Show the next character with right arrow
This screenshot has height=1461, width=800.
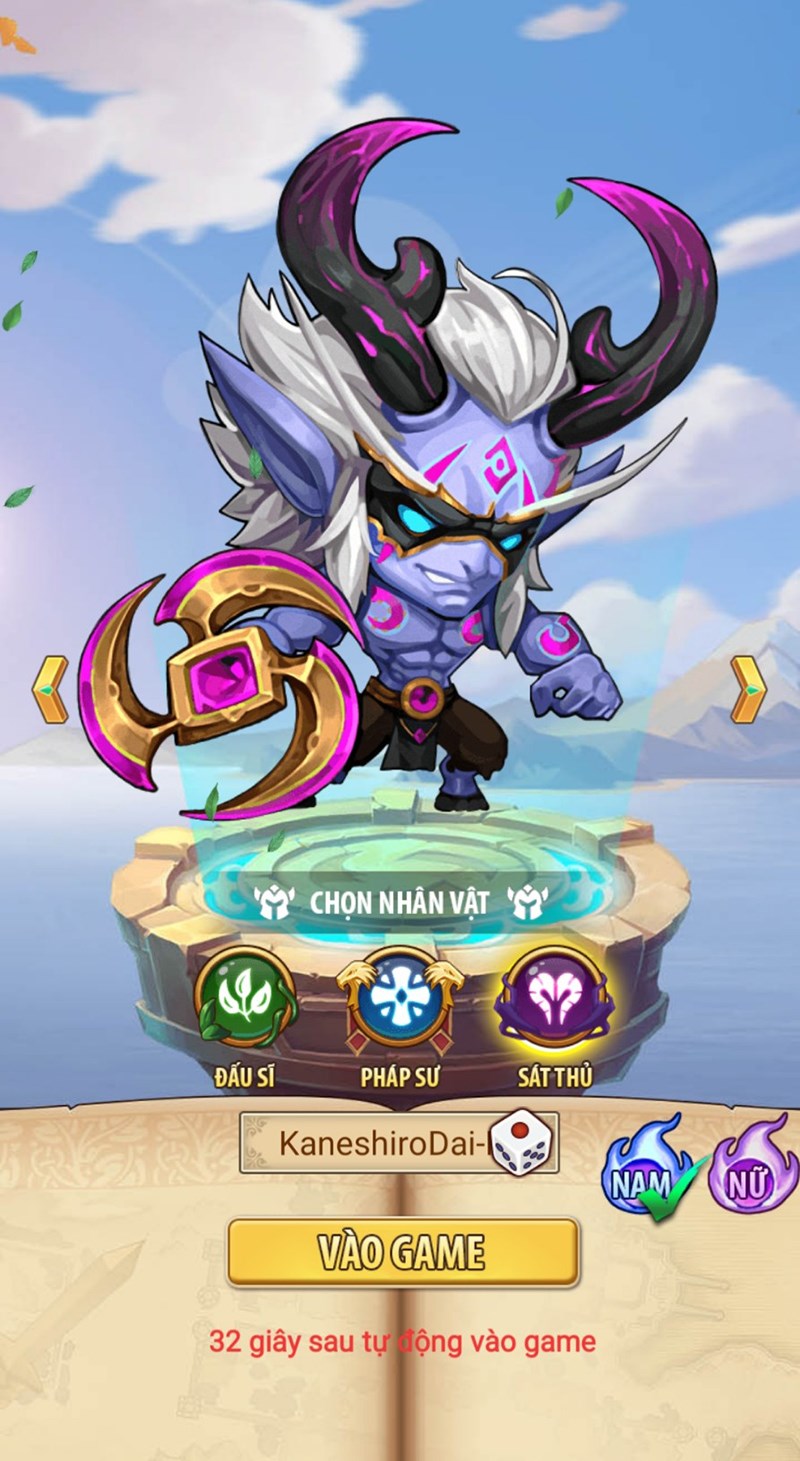747,689
